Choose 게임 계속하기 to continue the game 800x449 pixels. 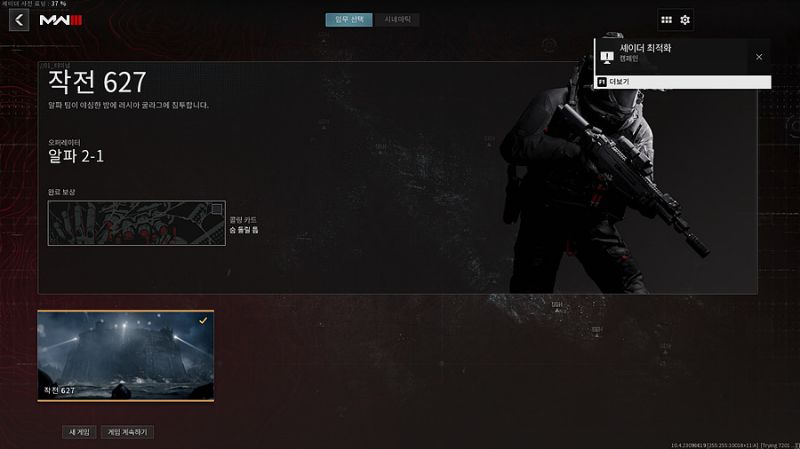click(127, 432)
